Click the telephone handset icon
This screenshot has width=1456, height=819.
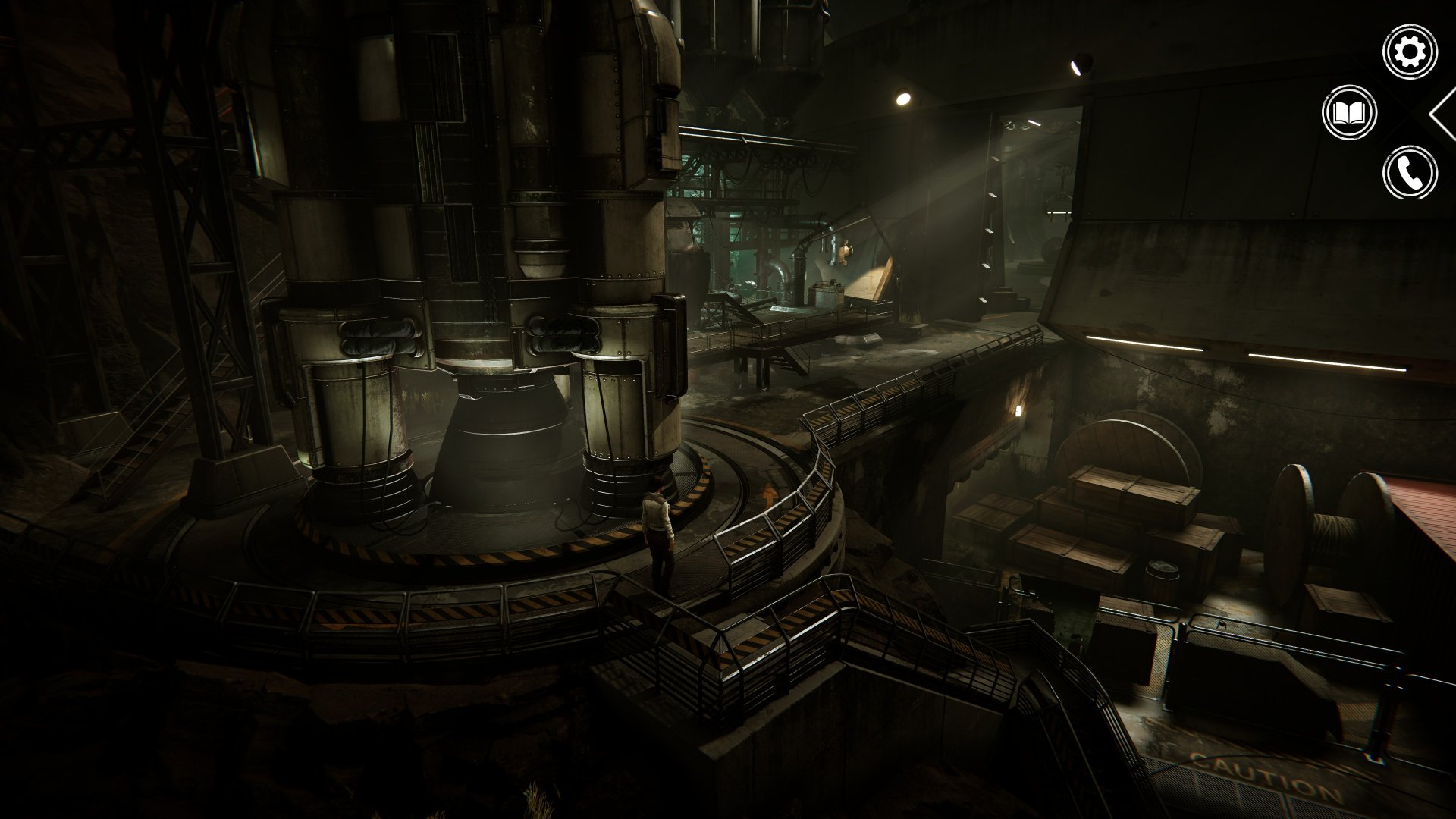(1410, 173)
